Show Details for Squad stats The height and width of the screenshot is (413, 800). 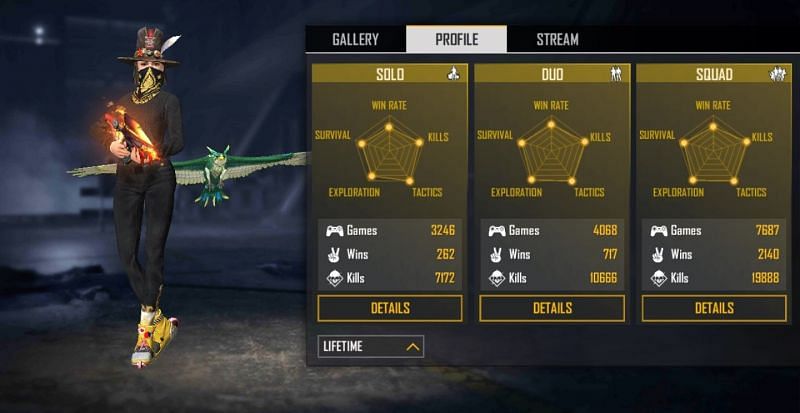click(714, 308)
